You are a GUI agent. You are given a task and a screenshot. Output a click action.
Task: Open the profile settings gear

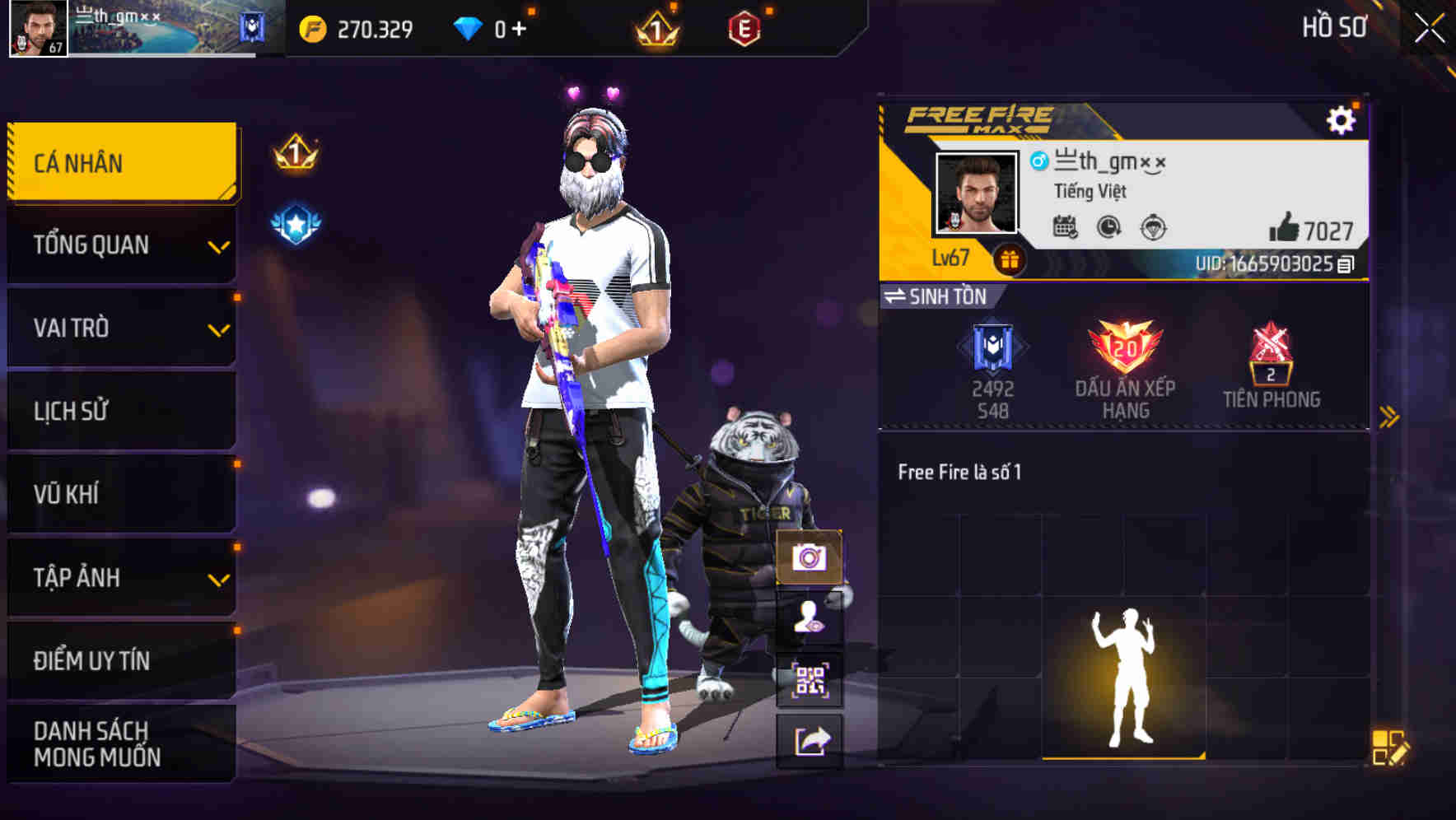tap(1342, 119)
